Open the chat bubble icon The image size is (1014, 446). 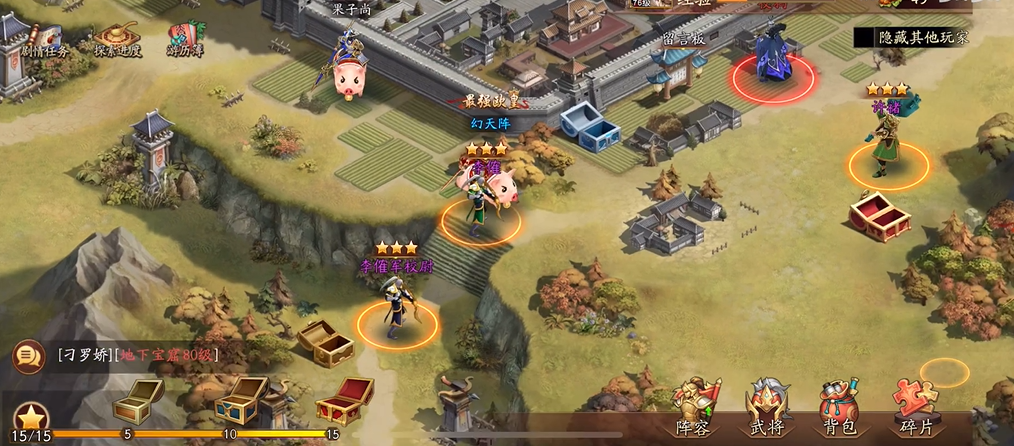coord(27,355)
